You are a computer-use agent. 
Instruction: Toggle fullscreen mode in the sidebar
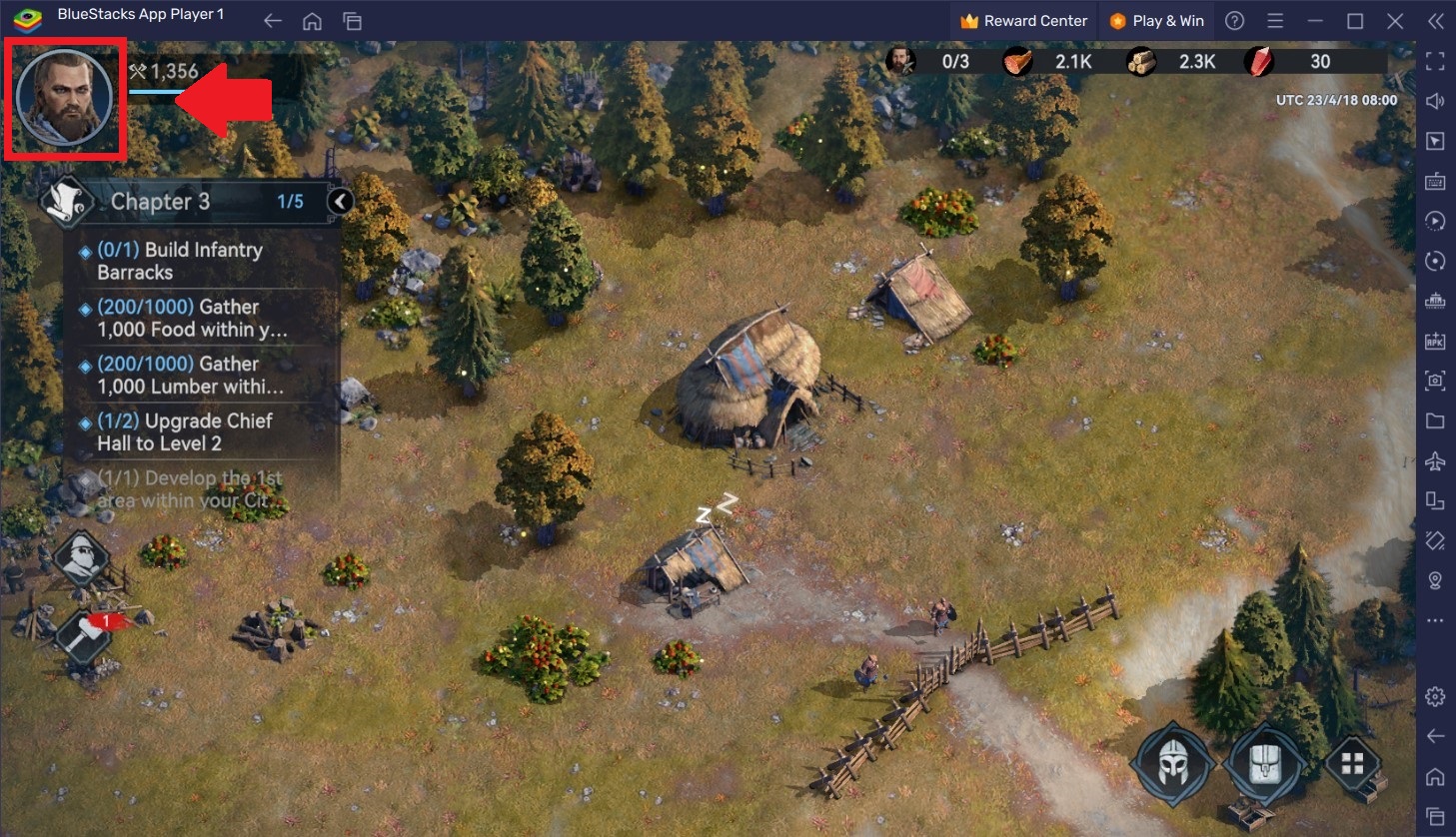[x=1436, y=62]
